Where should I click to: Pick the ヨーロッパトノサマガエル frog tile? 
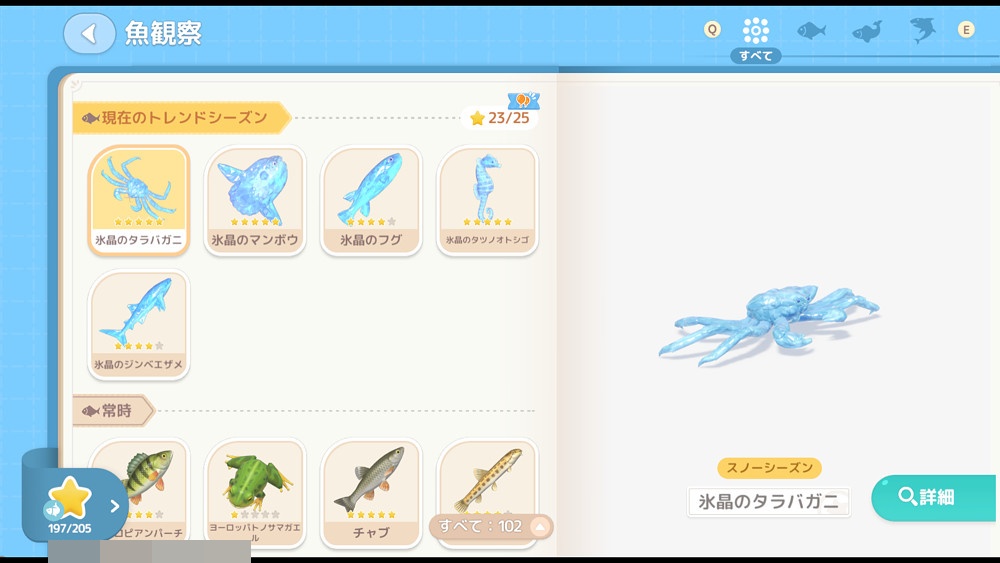pyautogui.click(x=255, y=490)
